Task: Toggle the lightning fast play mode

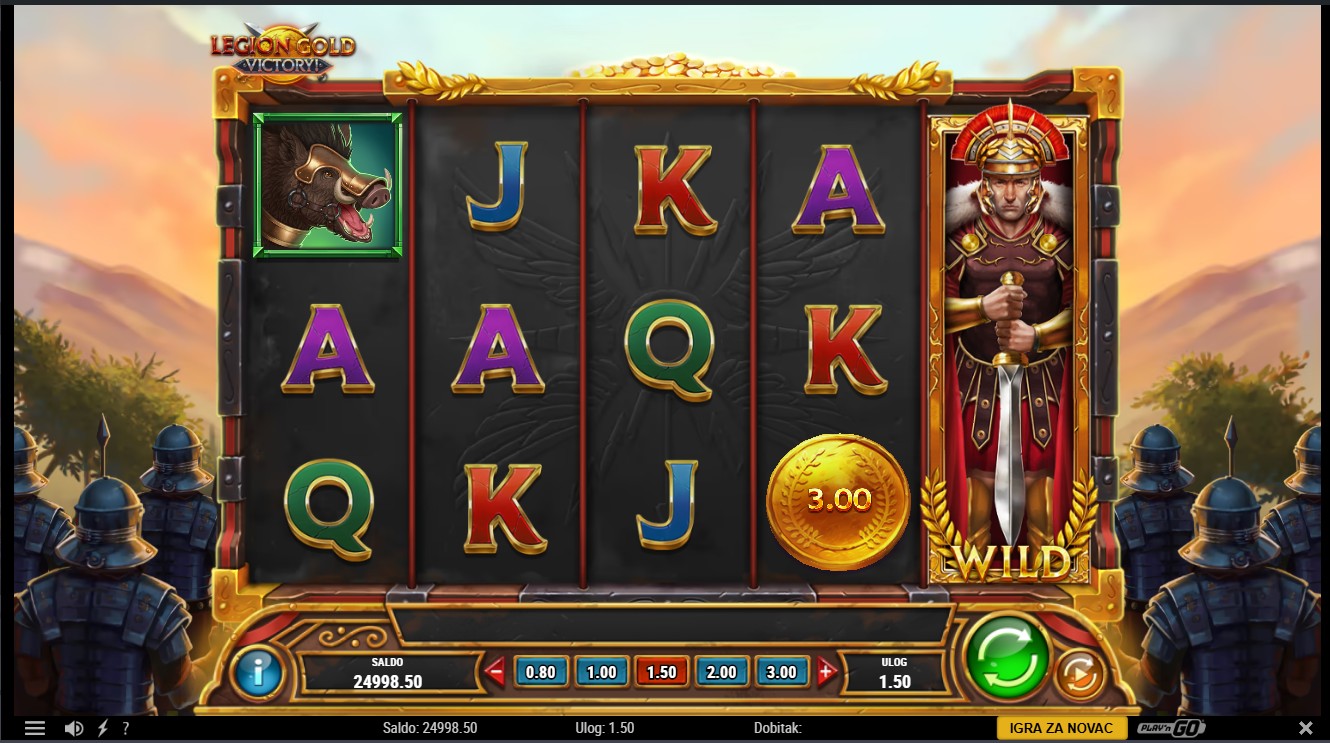Action: click(102, 728)
